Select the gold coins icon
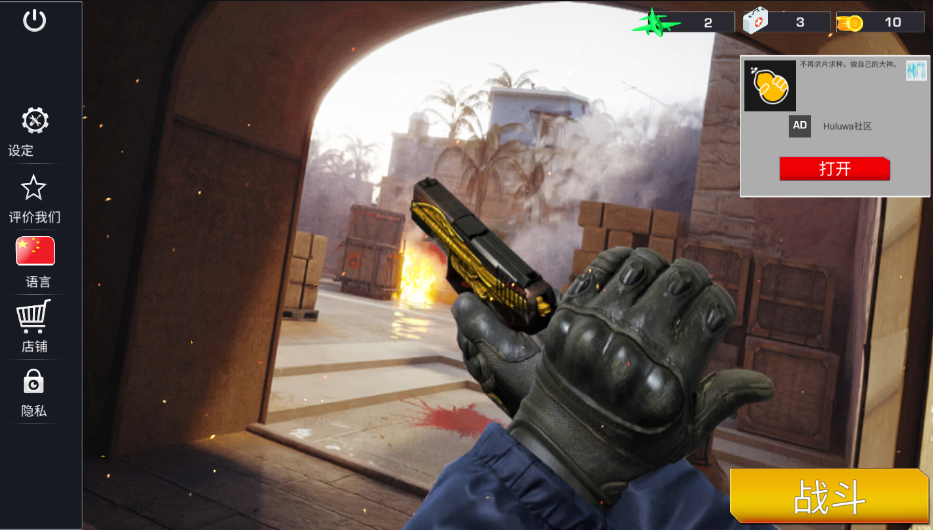 tap(849, 22)
